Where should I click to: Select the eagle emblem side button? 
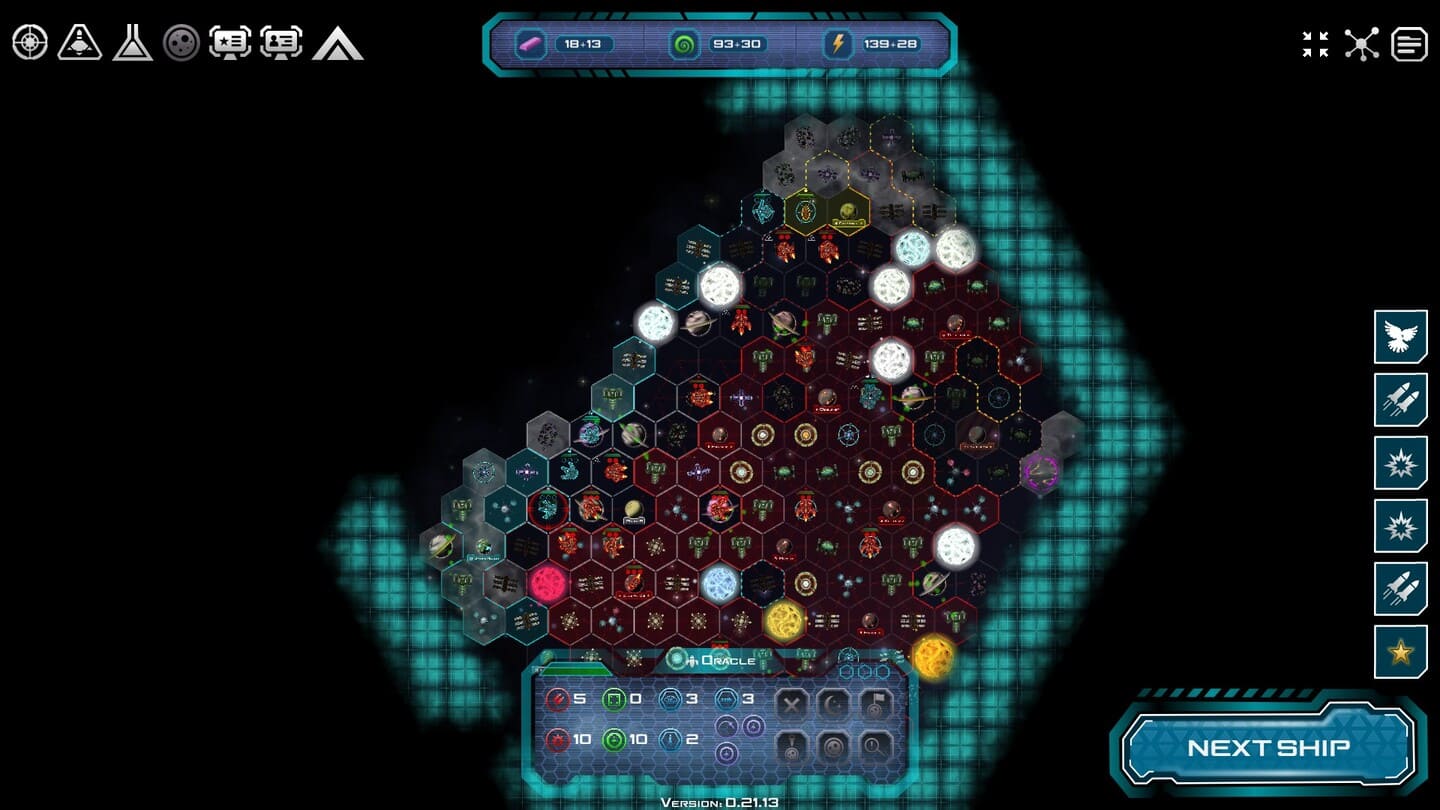point(1400,336)
